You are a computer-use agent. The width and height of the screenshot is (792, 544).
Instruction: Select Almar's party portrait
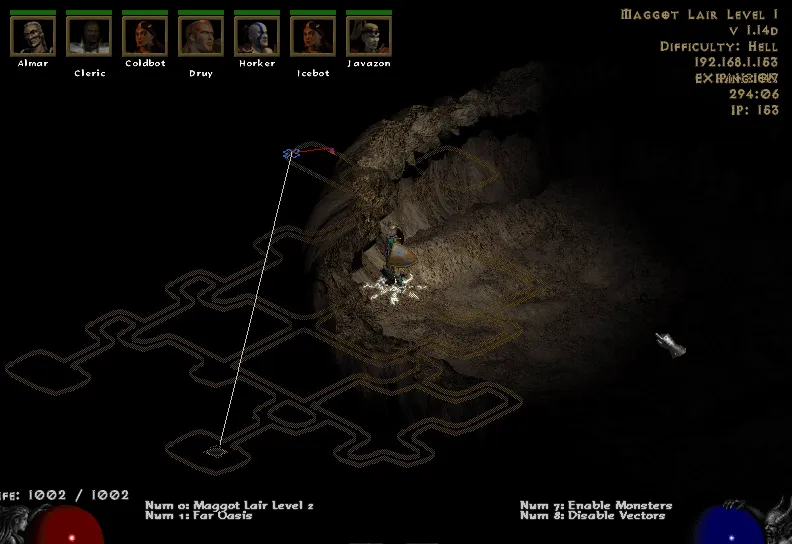tap(33, 36)
